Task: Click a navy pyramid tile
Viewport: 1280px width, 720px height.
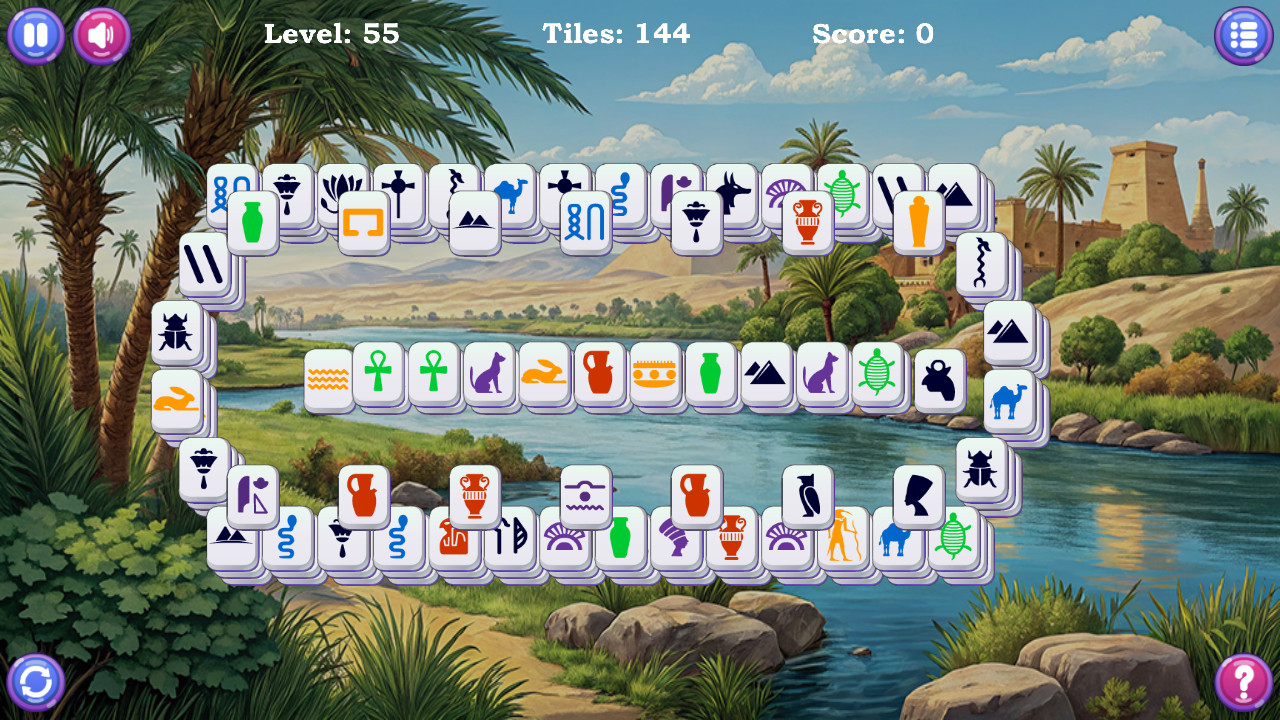Action: [x=766, y=375]
